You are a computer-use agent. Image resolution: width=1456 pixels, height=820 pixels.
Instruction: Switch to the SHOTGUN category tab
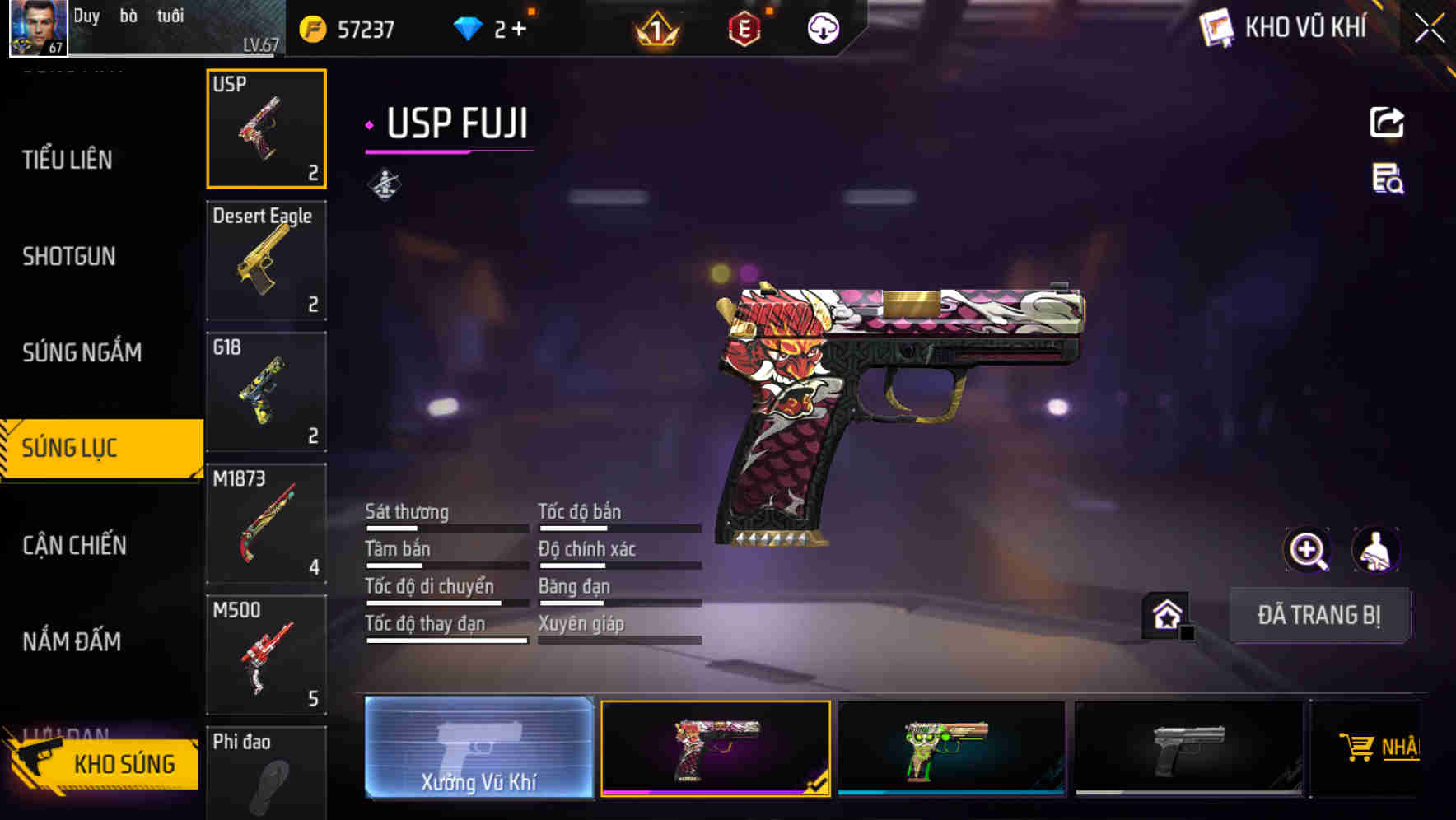[x=69, y=257]
